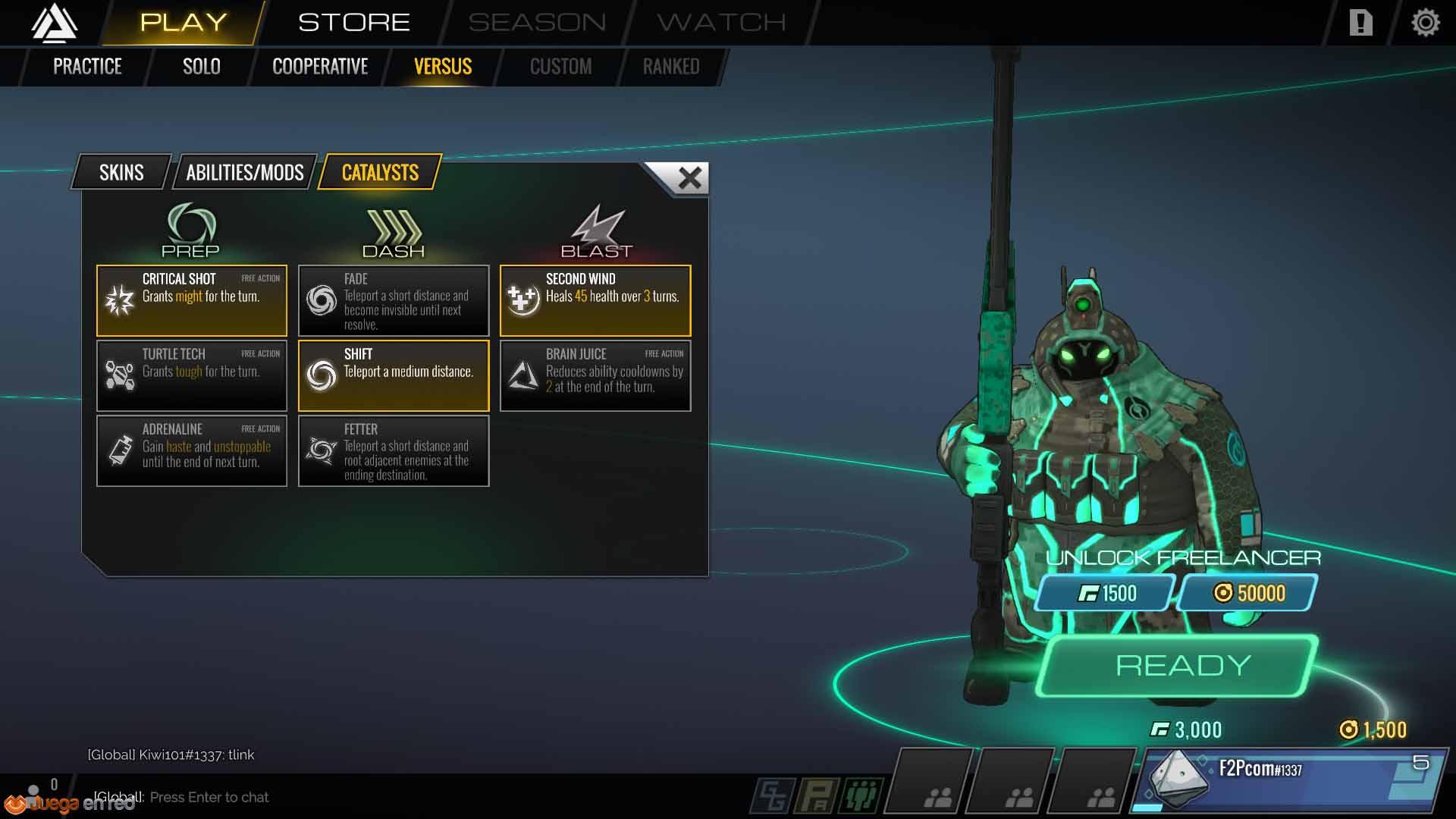1456x819 pixels.
Task: Open the Skins tab
Action: tap(121, 173)
